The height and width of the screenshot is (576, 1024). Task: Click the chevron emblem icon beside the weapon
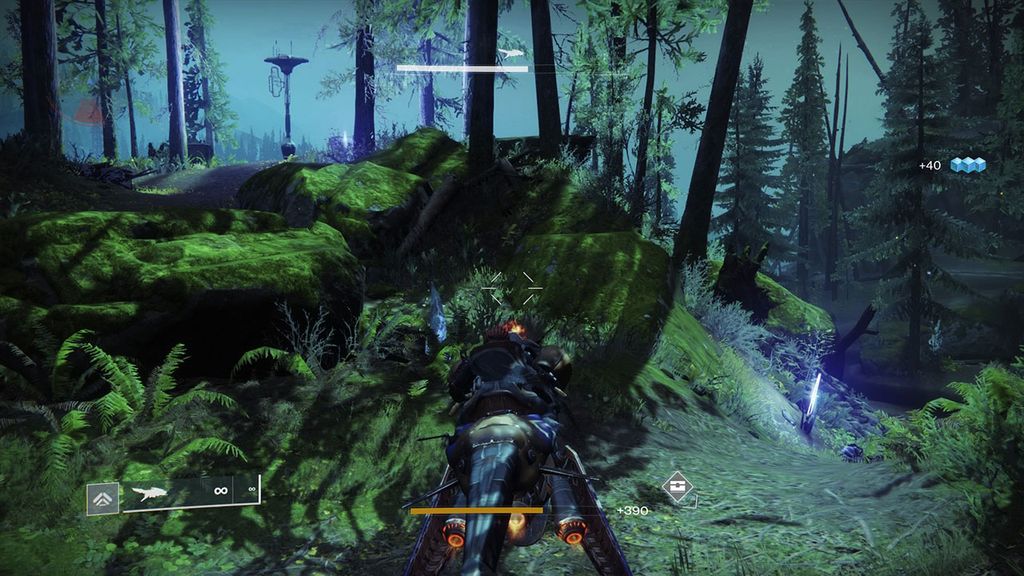103,497
